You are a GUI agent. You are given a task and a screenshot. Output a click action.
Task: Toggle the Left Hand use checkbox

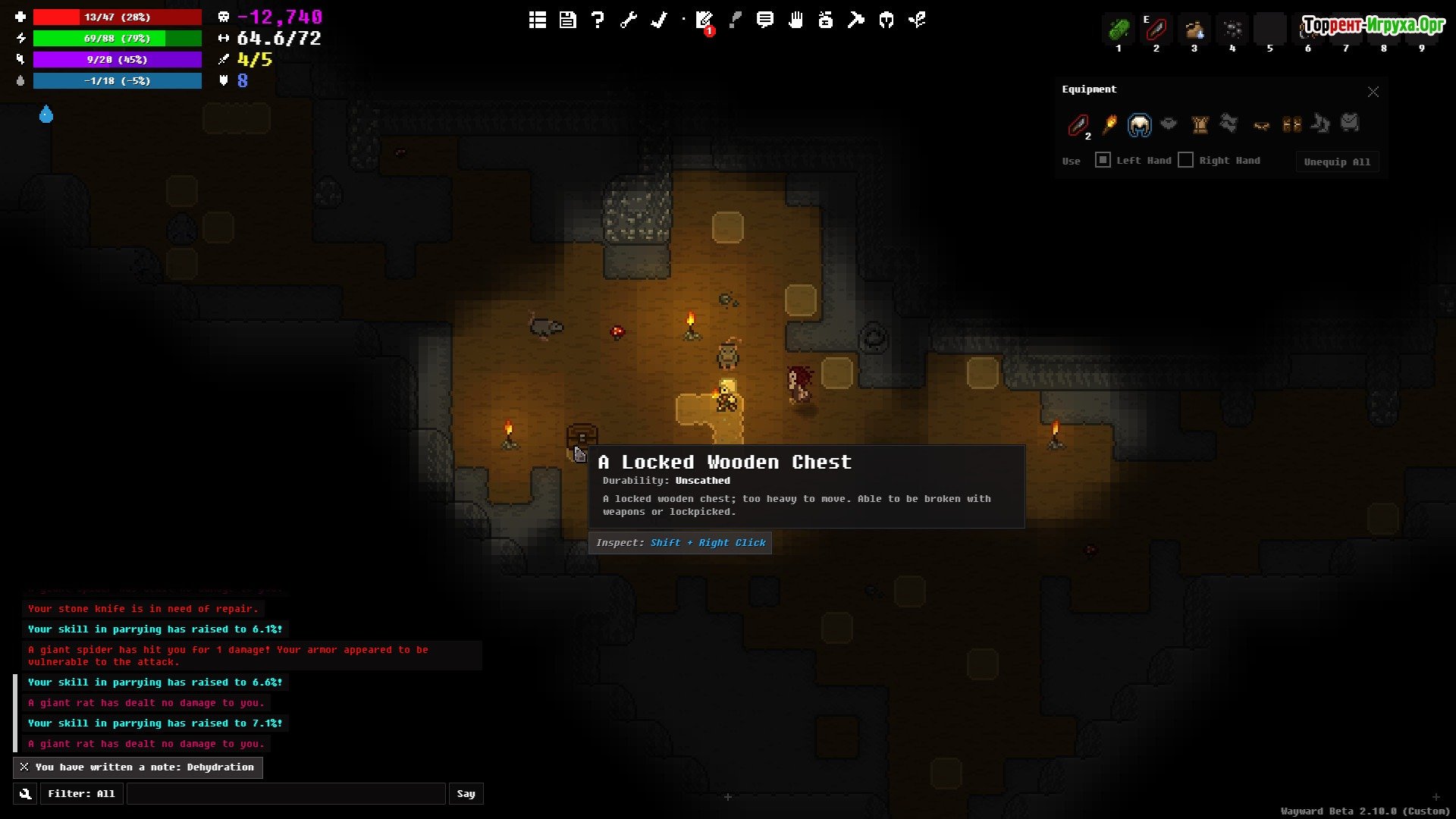[1103, 160]
